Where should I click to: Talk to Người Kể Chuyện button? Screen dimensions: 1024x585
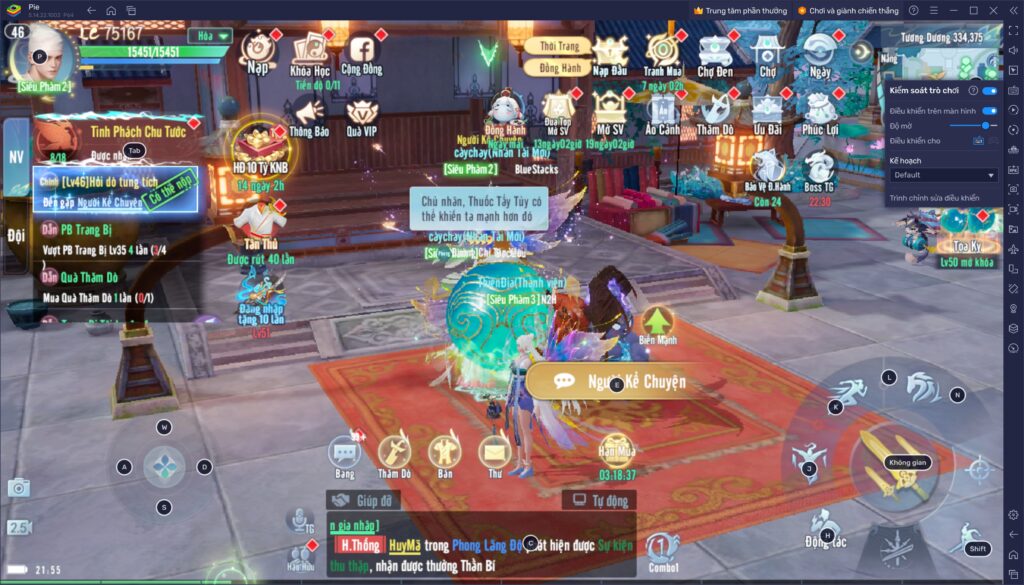621,381
